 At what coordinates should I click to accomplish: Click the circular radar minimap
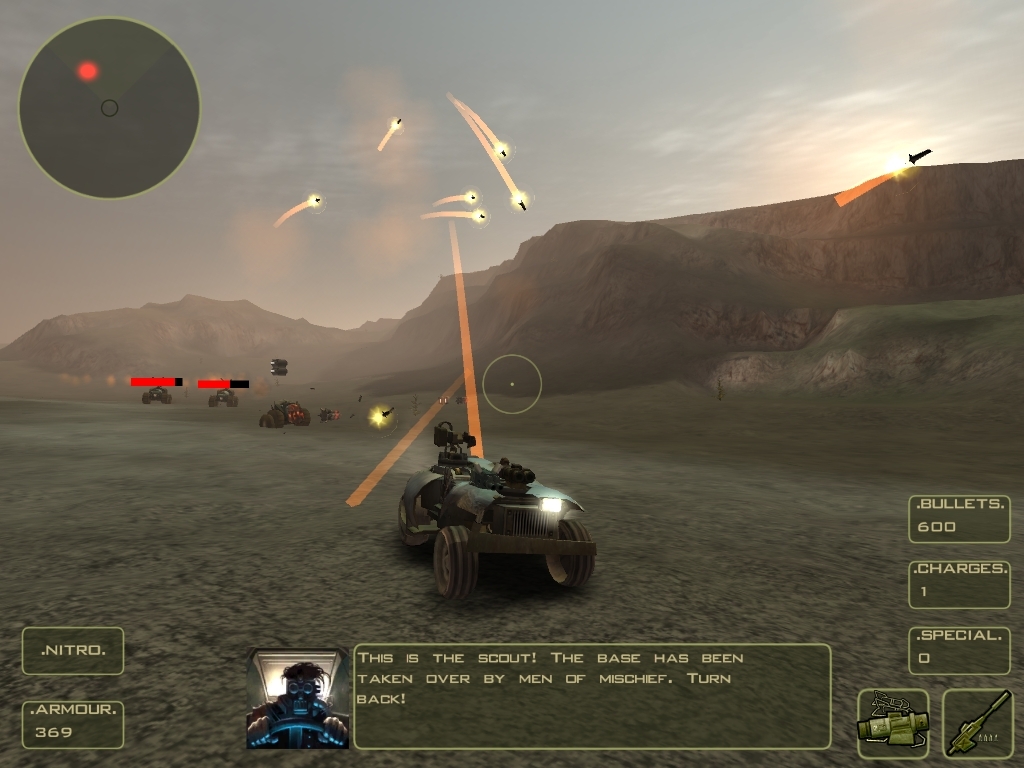click(x=110, y=108)
